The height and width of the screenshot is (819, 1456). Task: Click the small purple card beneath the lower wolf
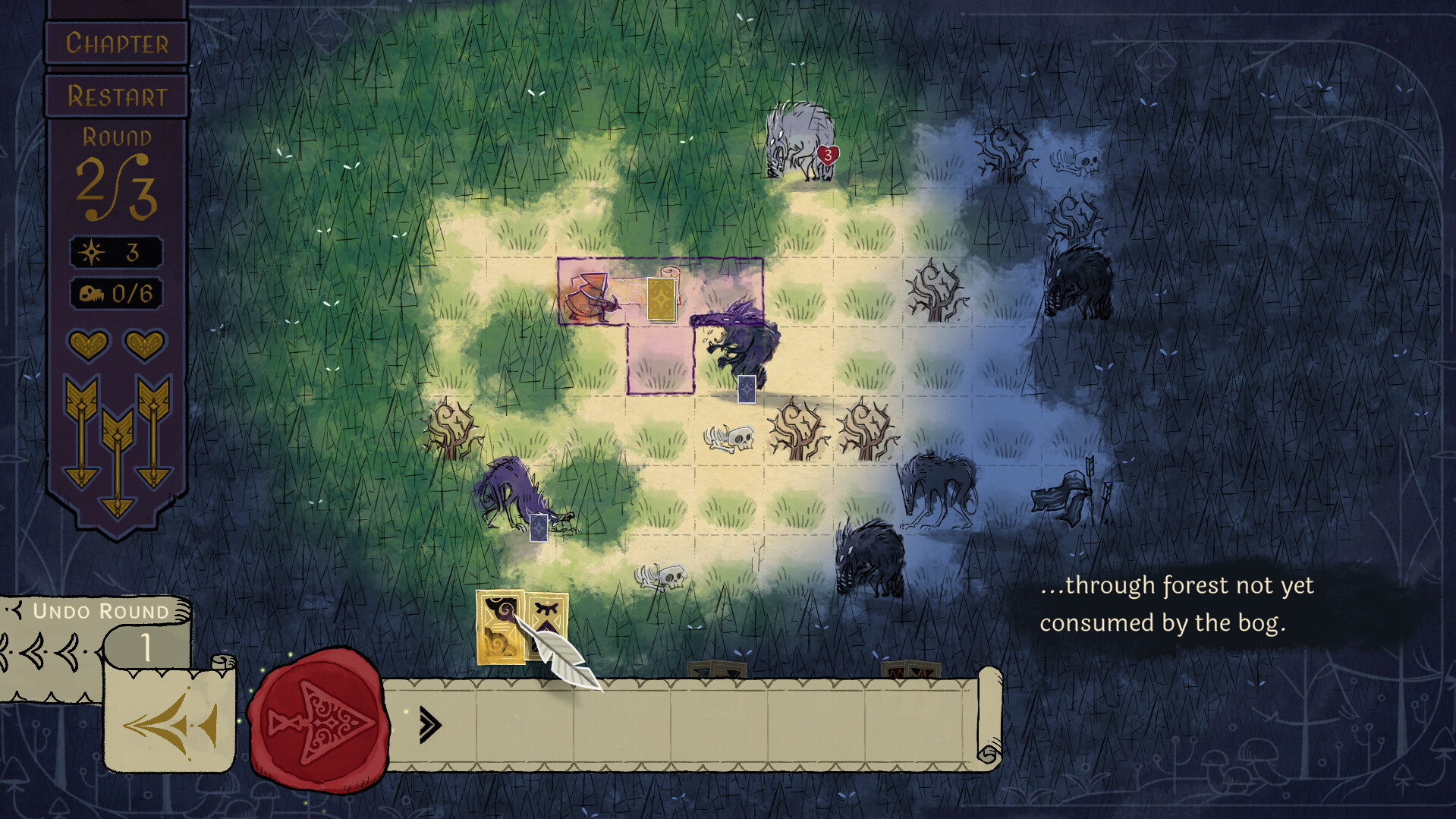pos(539,526)
